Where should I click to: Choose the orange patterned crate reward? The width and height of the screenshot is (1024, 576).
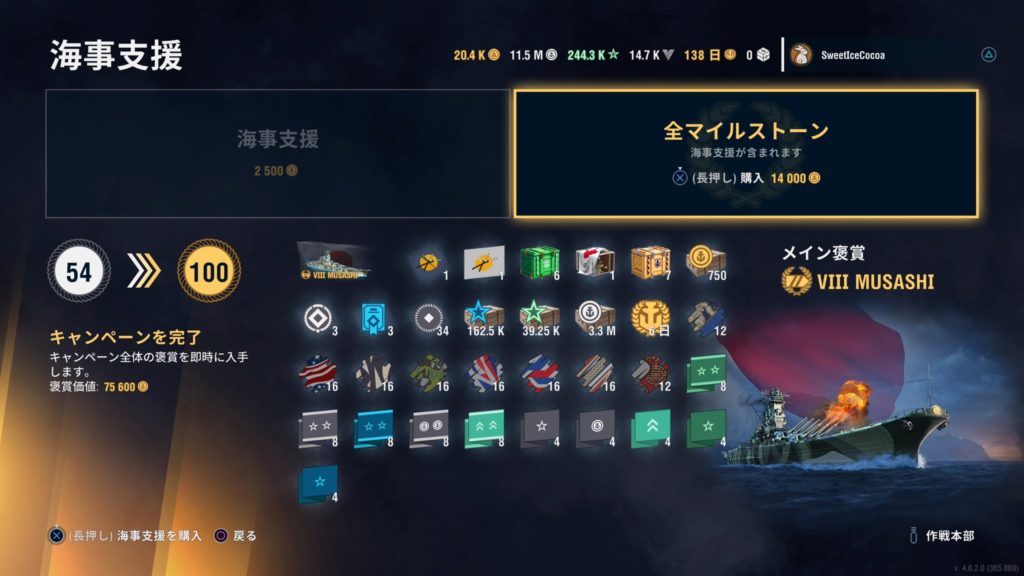click(x=650, y=261)
